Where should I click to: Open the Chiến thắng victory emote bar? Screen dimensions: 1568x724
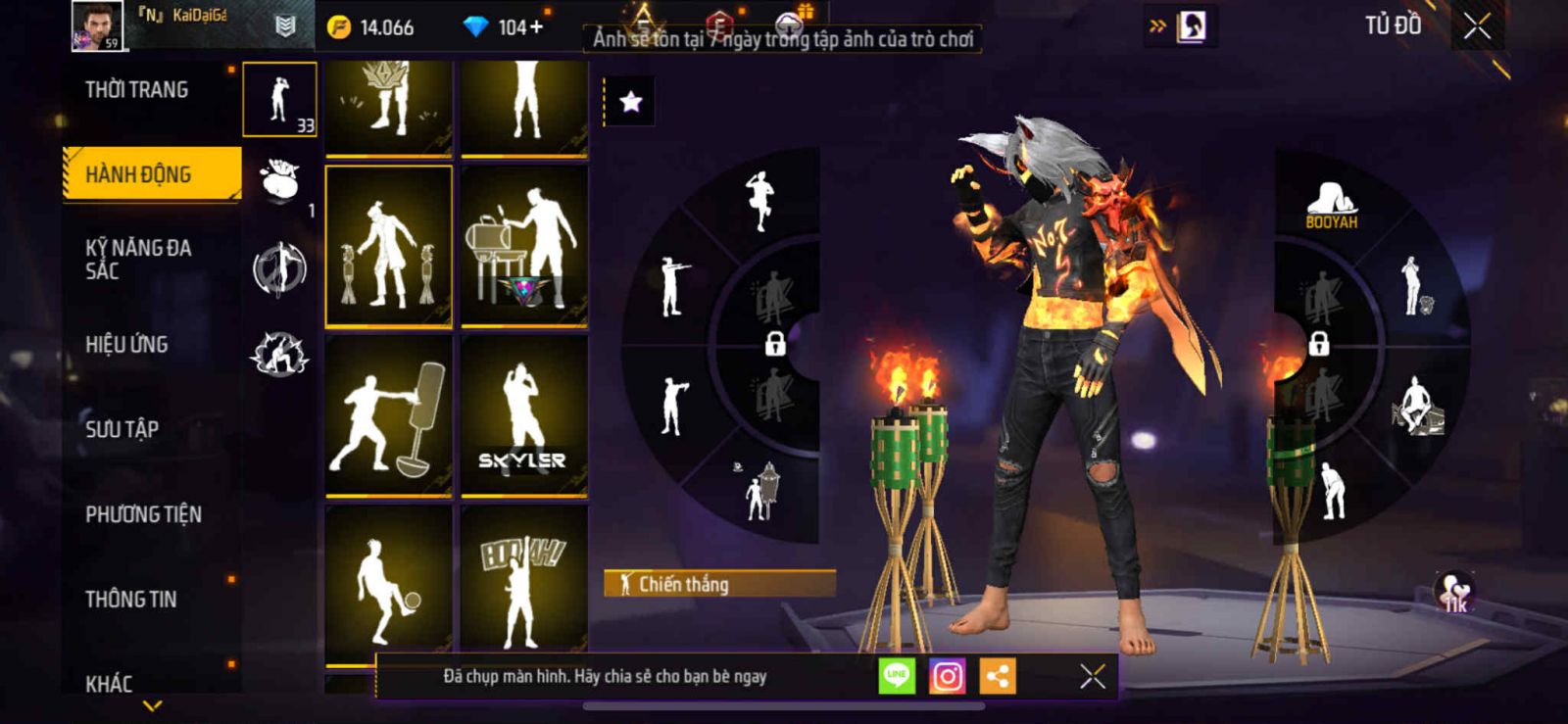coord(719,584)
